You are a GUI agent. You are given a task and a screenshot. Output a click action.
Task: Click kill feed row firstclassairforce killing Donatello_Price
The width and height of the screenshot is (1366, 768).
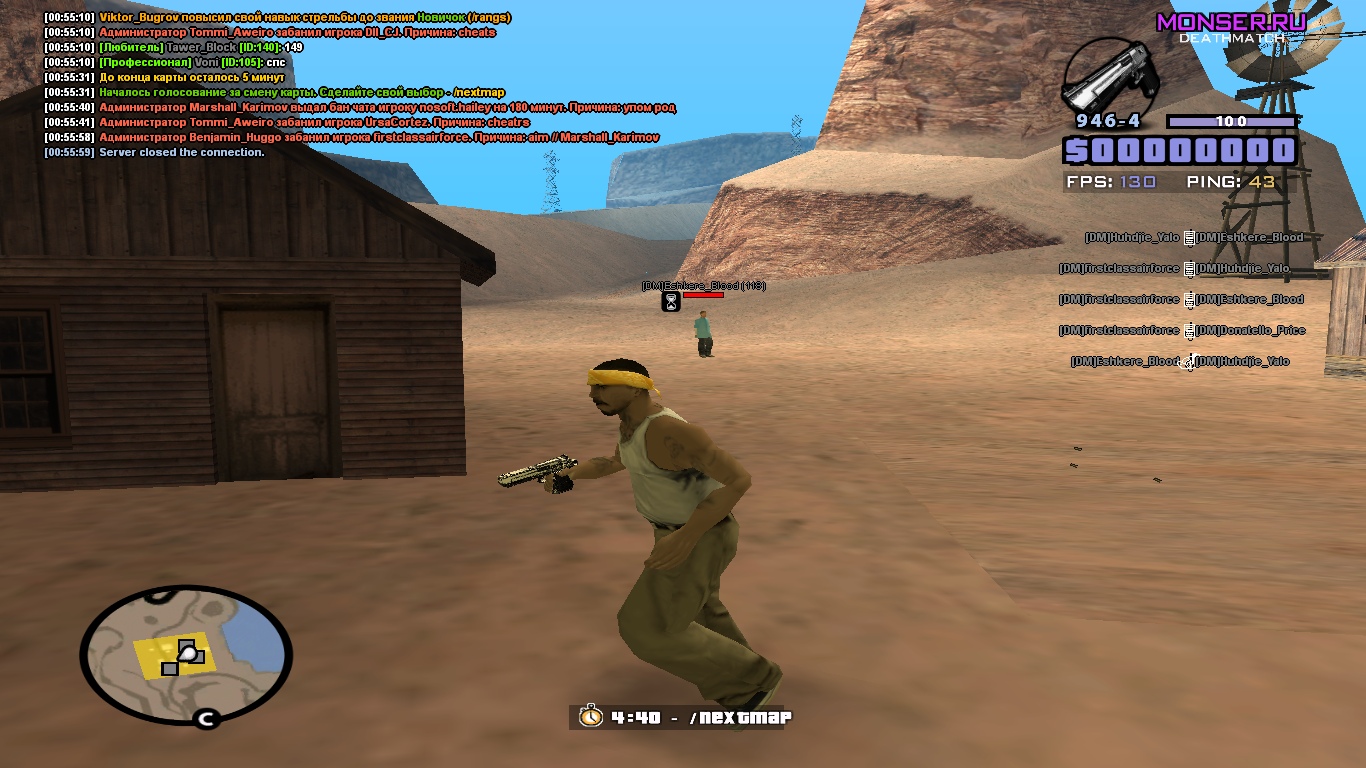[1182, 330]
